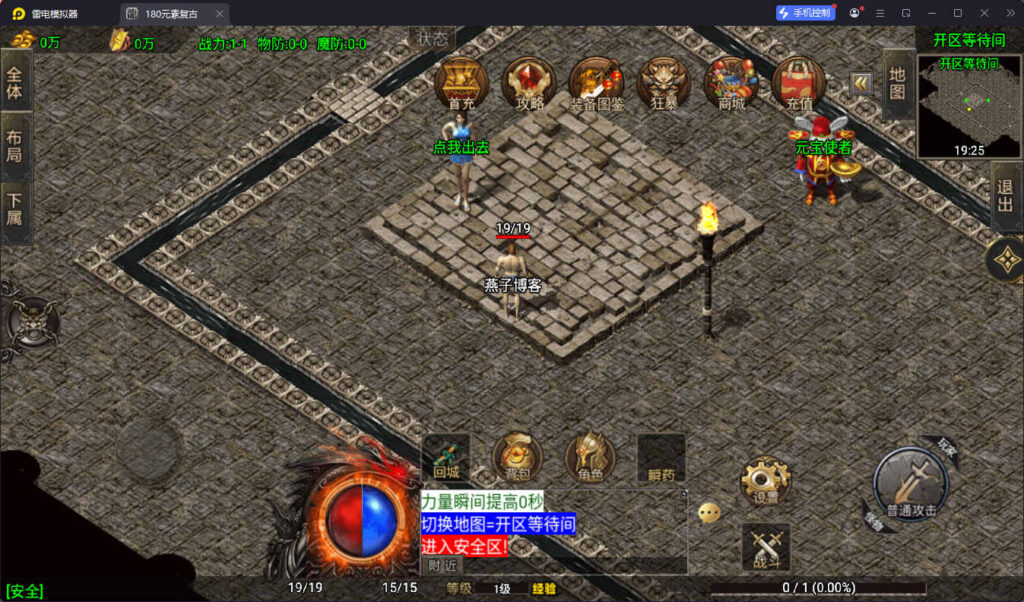View the 装备图鉴 equipment catalog
This screenshot has width=1024, height=602.
[596, 82]
